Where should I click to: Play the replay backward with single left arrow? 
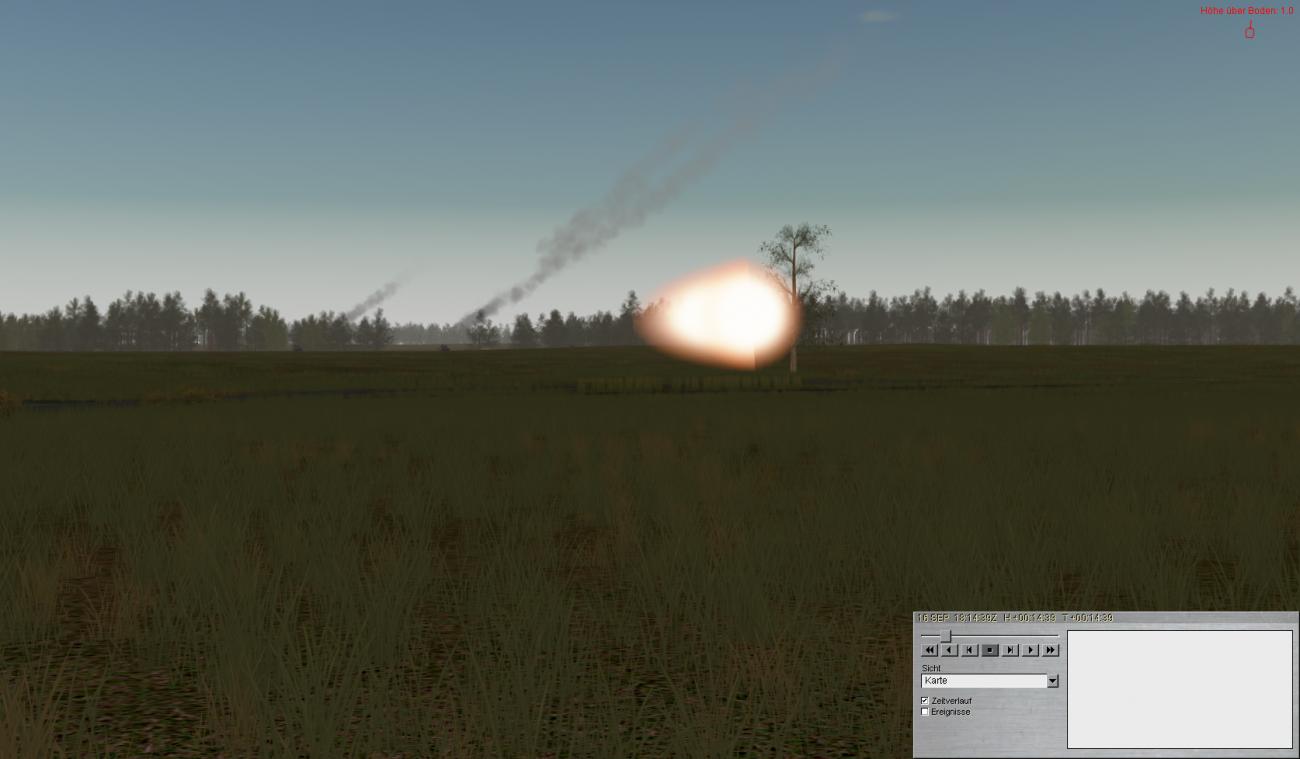950,650
